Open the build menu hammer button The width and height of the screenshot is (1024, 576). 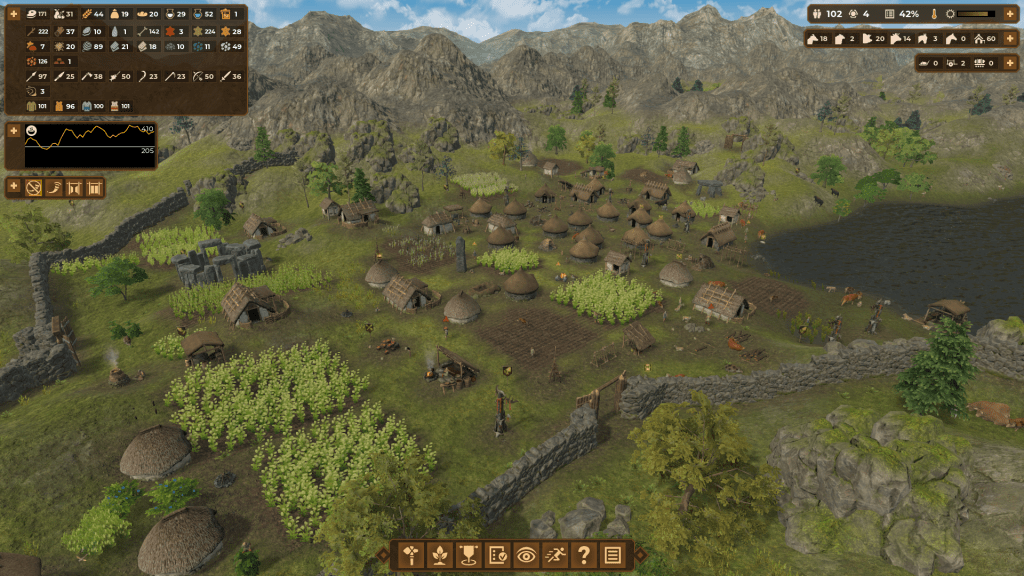[409, 556]
